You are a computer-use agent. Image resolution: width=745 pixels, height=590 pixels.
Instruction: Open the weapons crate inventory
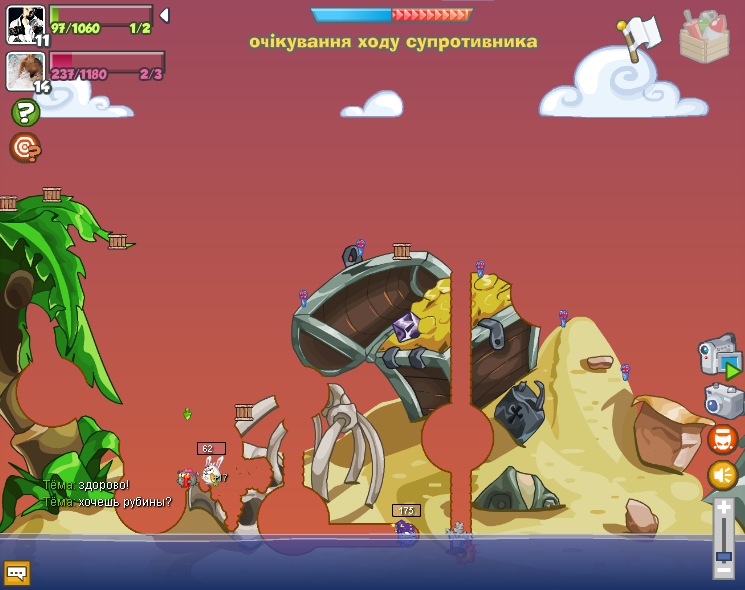[x=704, y=38]
